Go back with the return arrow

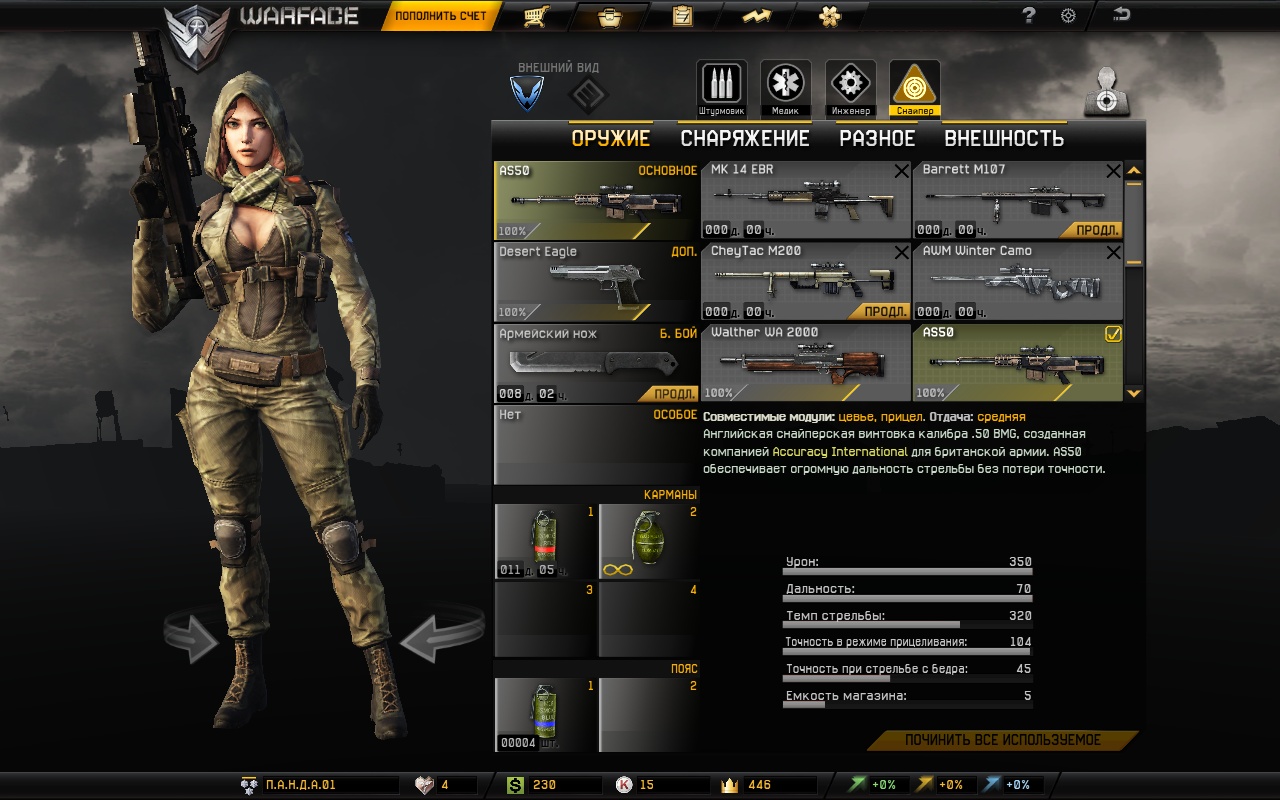click(x=1122, y=15)
